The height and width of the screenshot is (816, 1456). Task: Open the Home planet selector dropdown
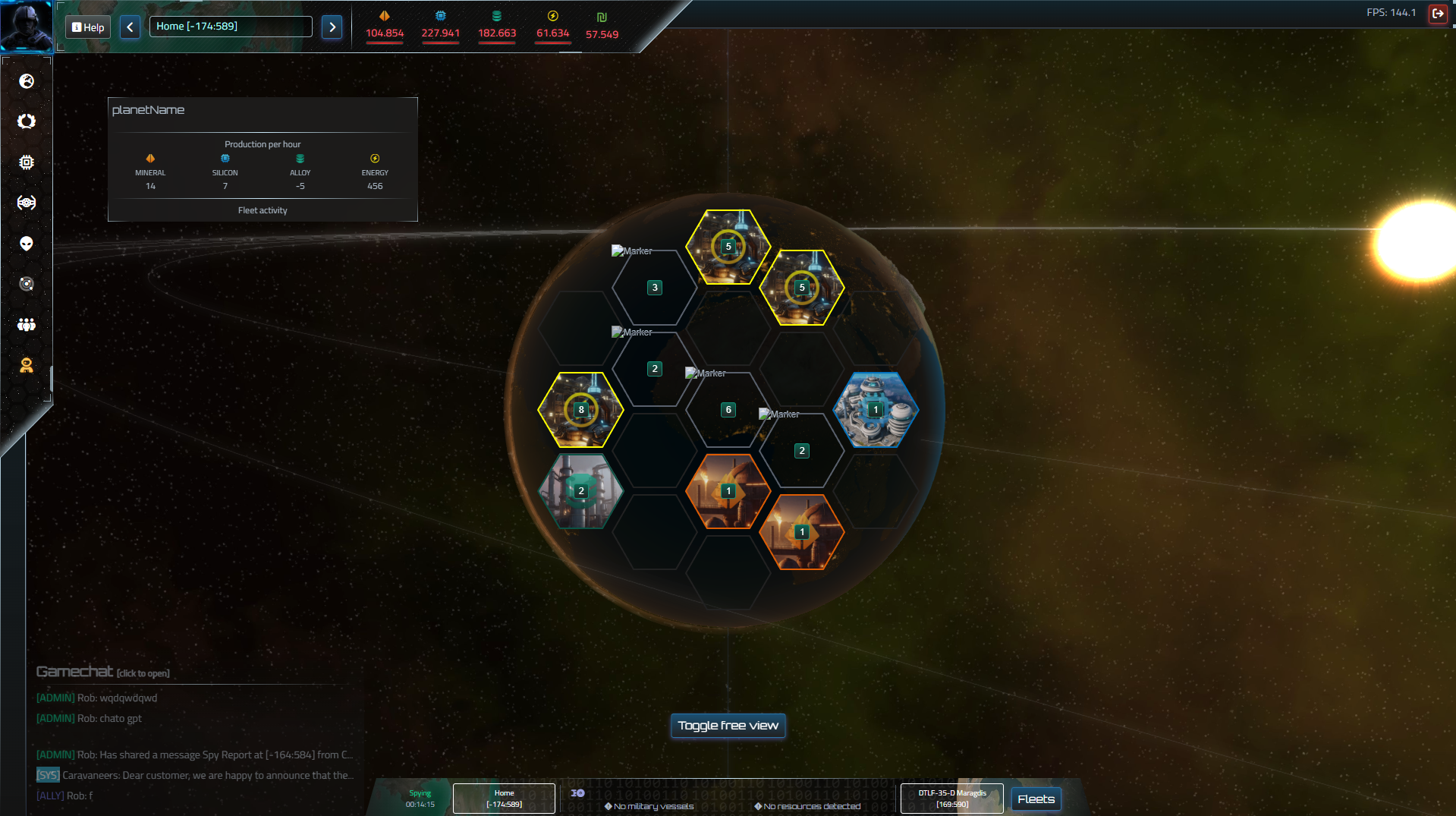231,27
